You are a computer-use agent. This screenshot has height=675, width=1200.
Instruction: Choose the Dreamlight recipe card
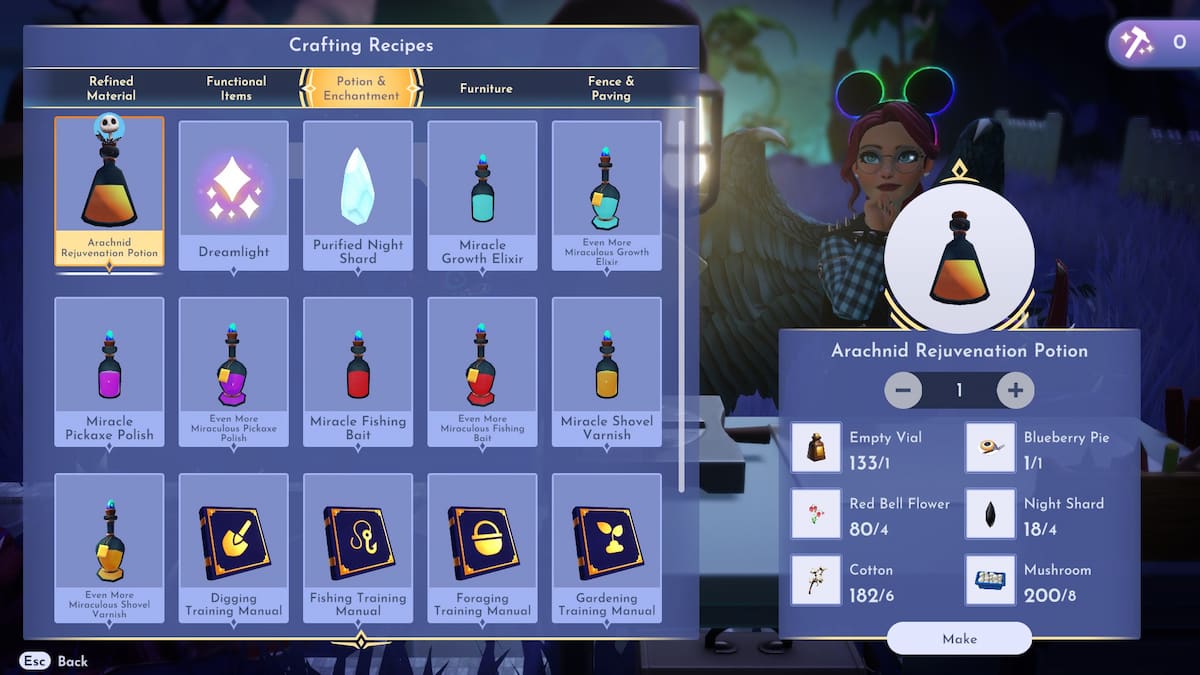coord(234,195)
